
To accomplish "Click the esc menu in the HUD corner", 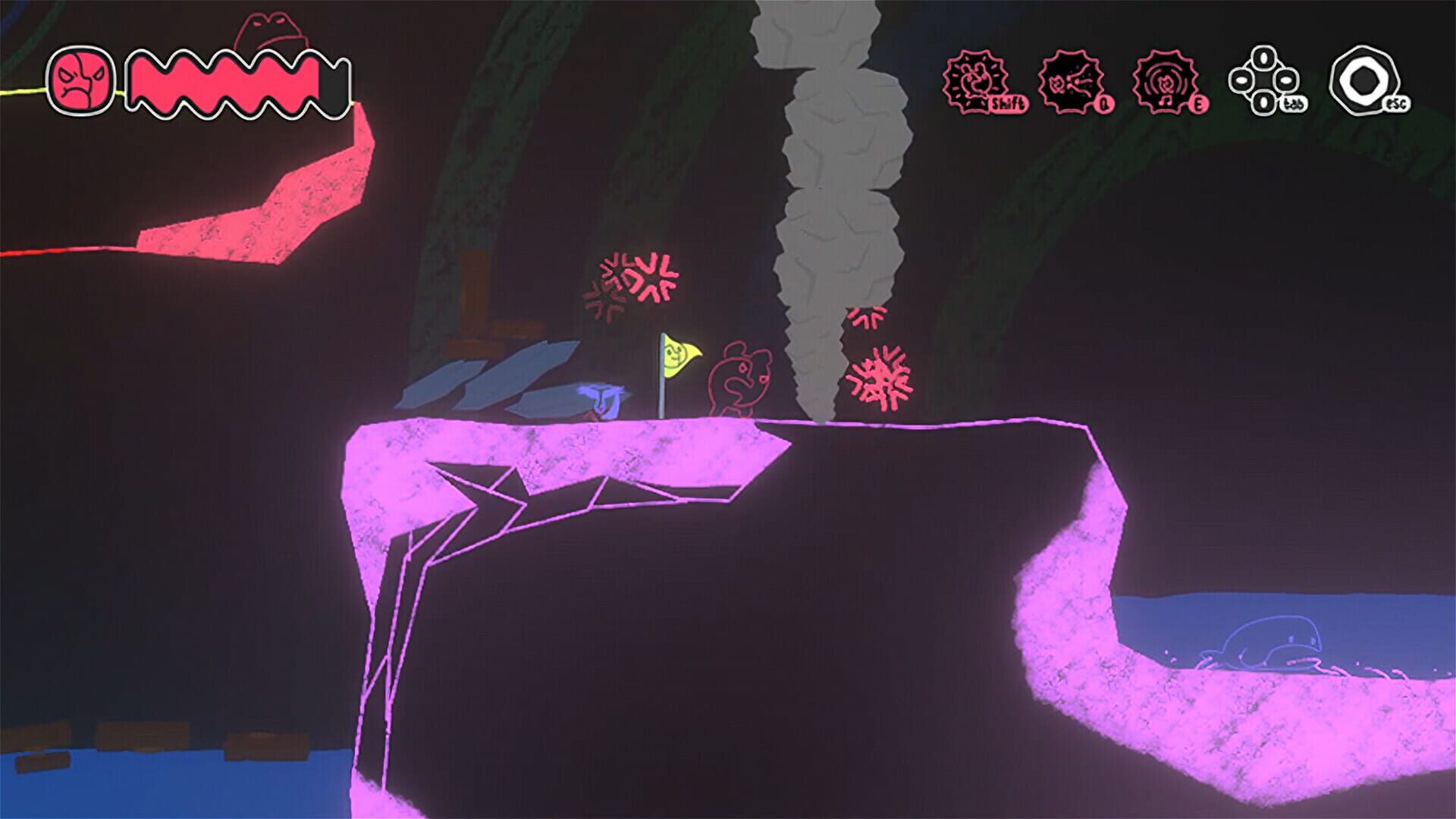I will coord(1363,78).
